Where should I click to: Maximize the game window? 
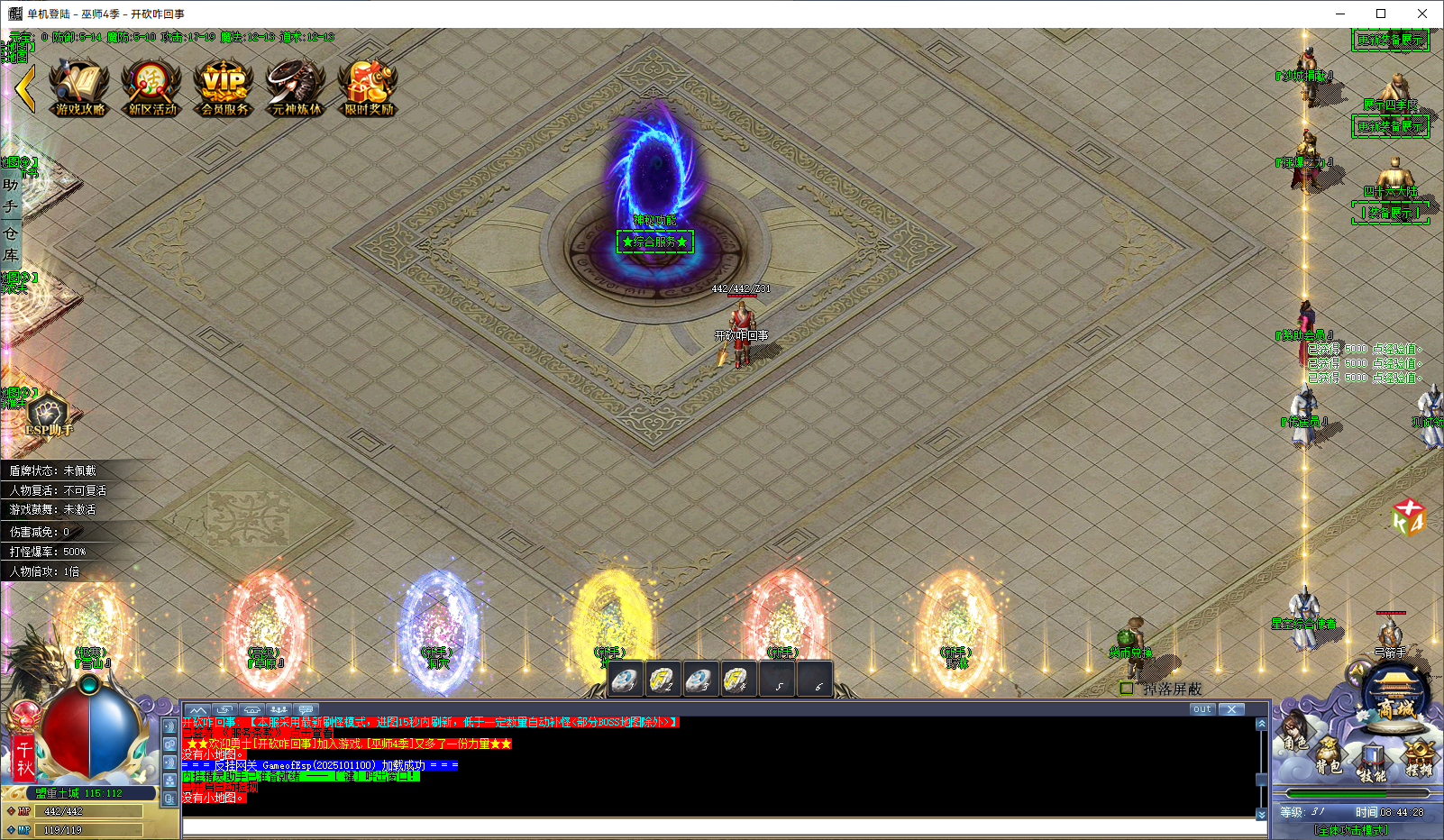[x=1381, y=14]
